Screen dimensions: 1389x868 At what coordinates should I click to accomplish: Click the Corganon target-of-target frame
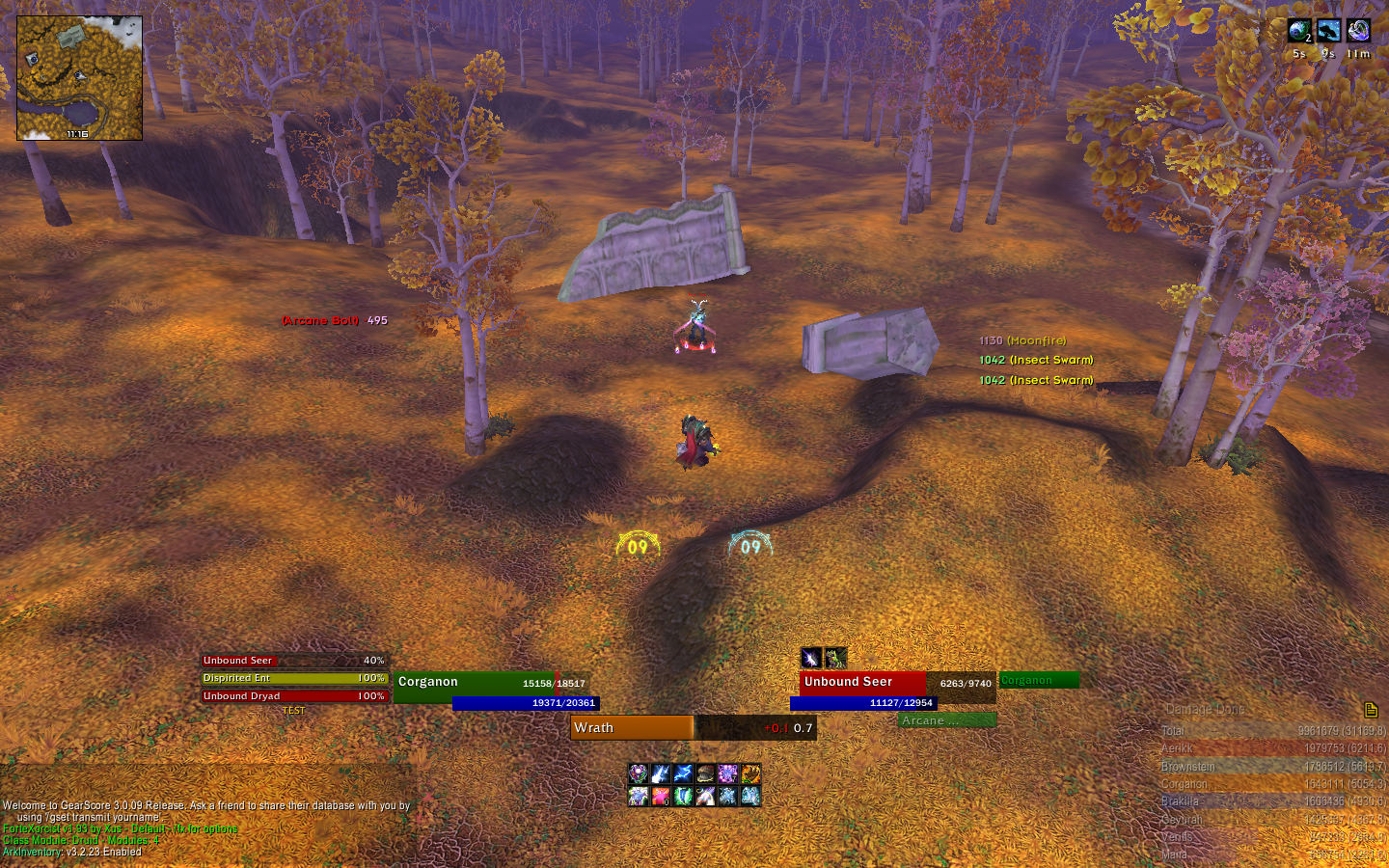point(1039,680)
